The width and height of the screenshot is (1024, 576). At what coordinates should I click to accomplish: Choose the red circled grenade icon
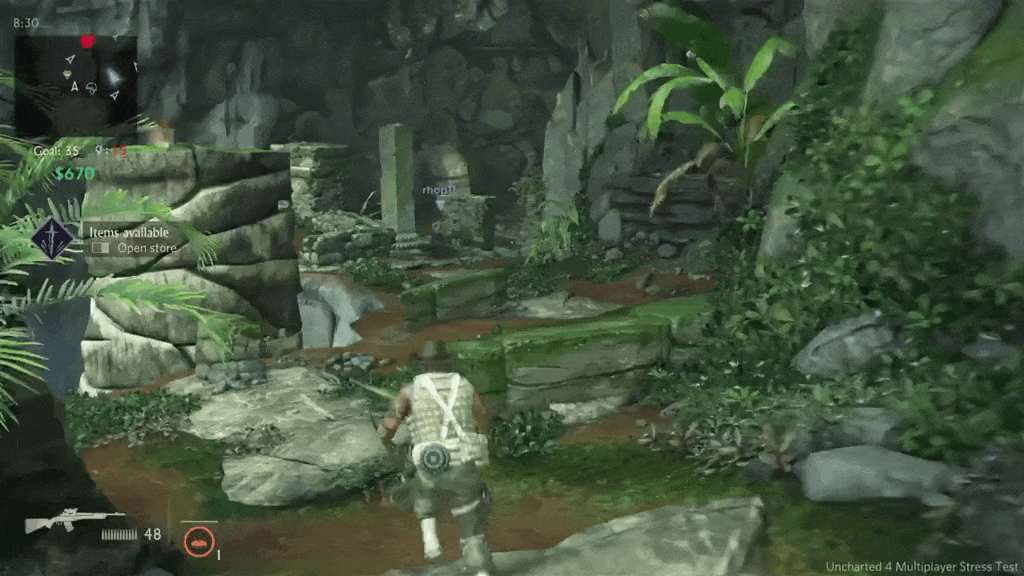coord(199,541)
